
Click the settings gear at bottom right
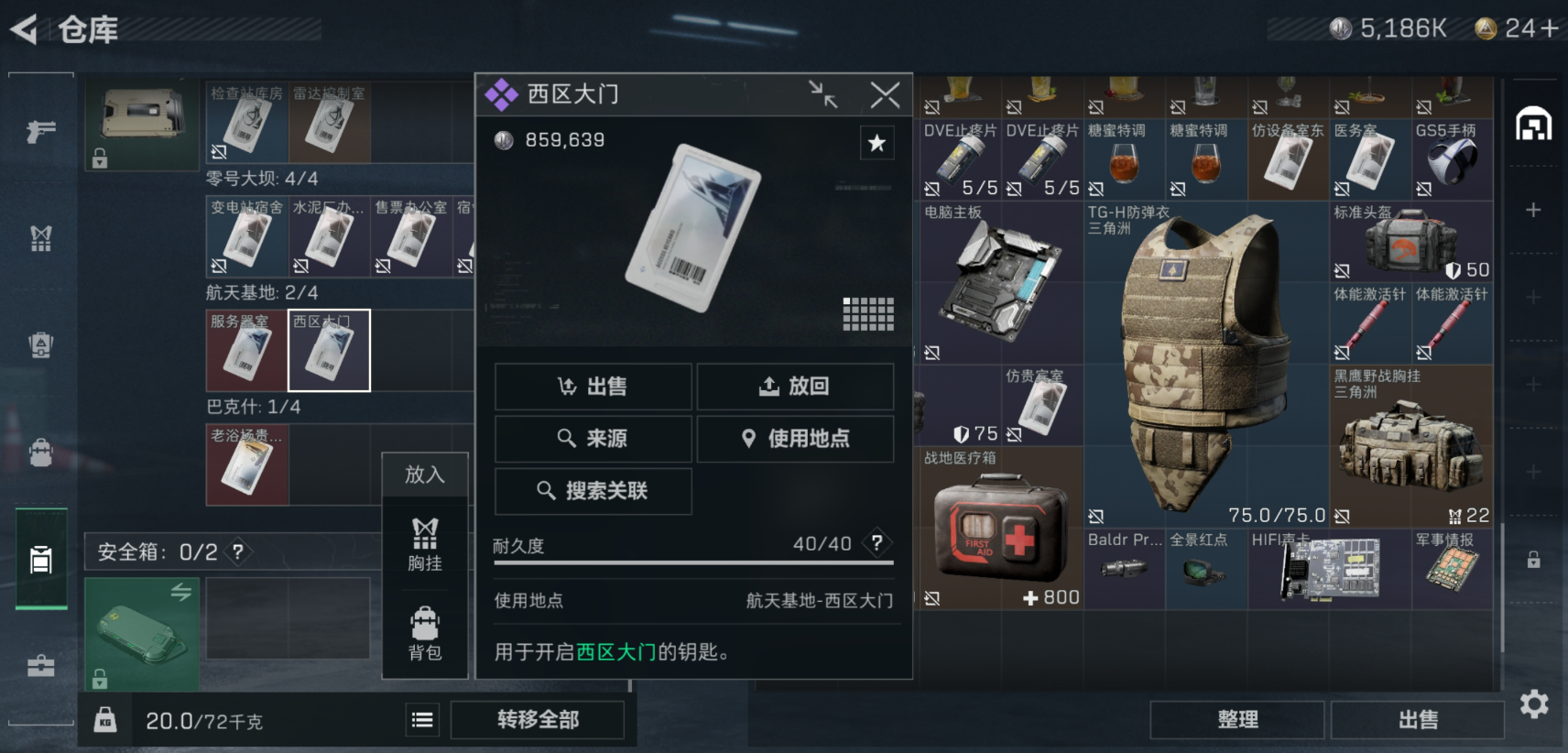[1535, 704]
